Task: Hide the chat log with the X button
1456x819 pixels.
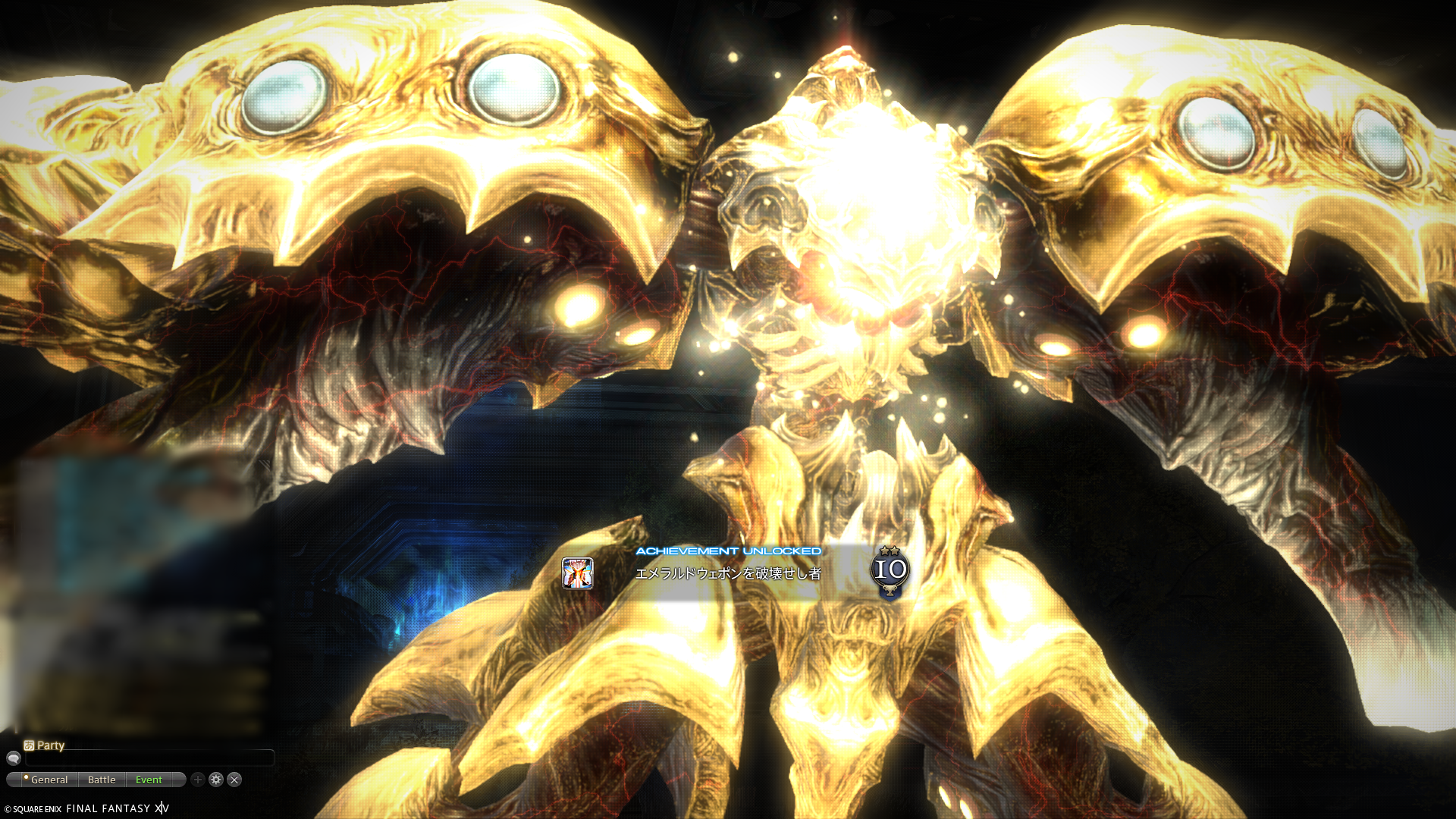Action: [x=234, y=780]
